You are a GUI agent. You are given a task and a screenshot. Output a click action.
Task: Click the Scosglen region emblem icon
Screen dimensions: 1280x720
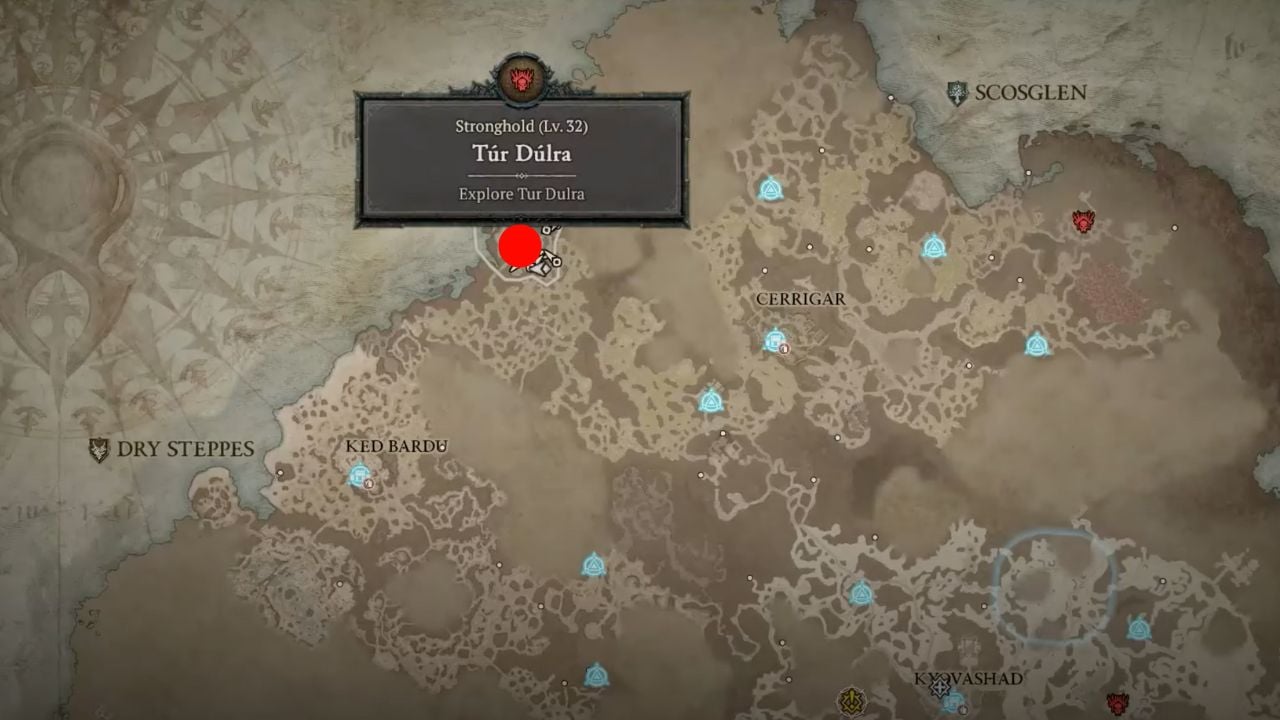957,91
